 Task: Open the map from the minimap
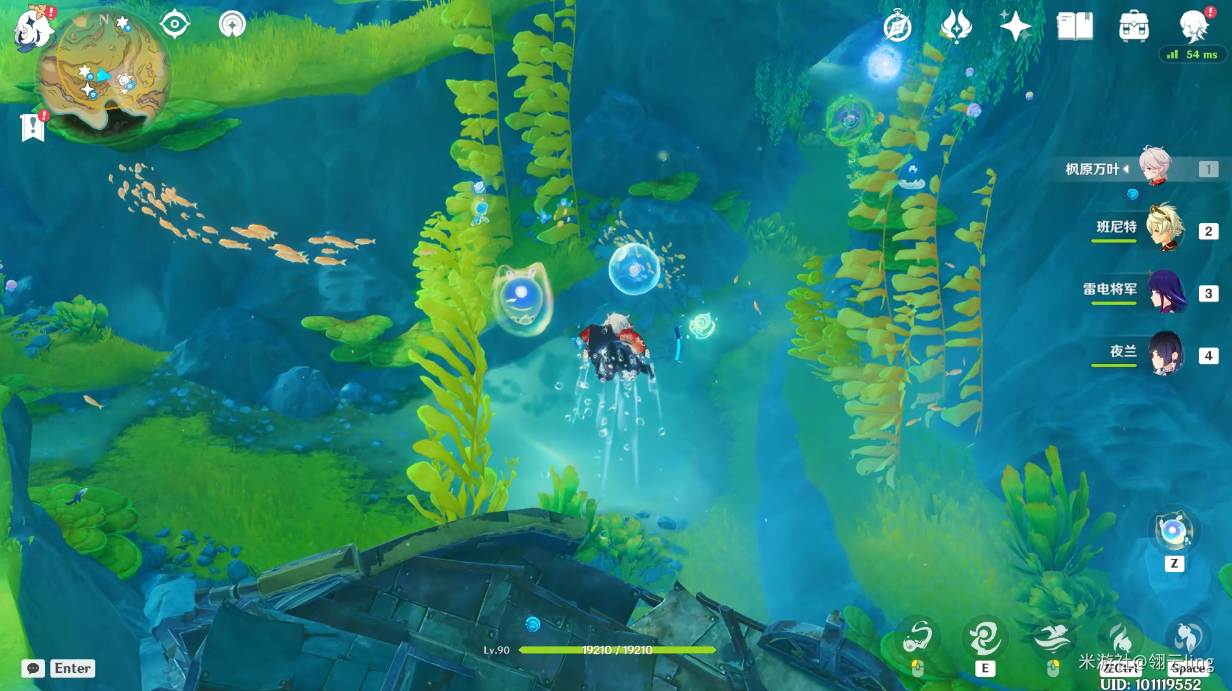102,68
